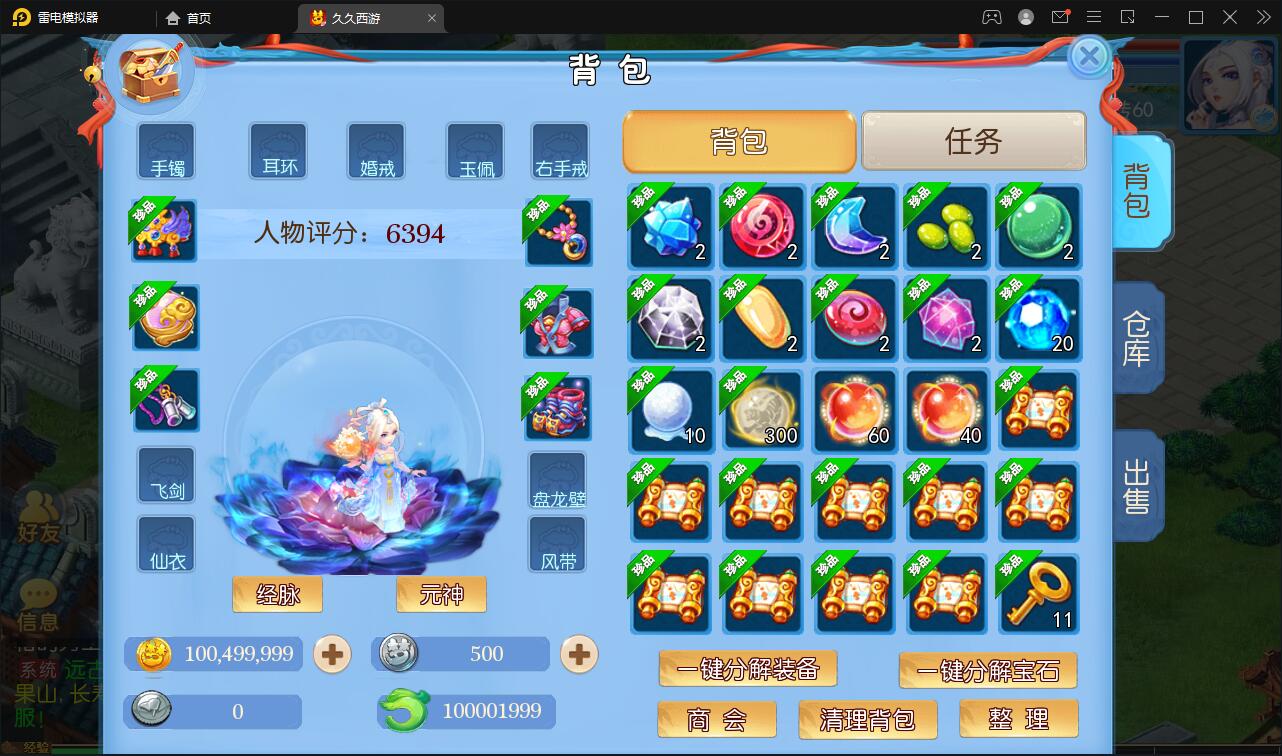Click the blue crystal gem item
1282x756 pixels.
670,227
